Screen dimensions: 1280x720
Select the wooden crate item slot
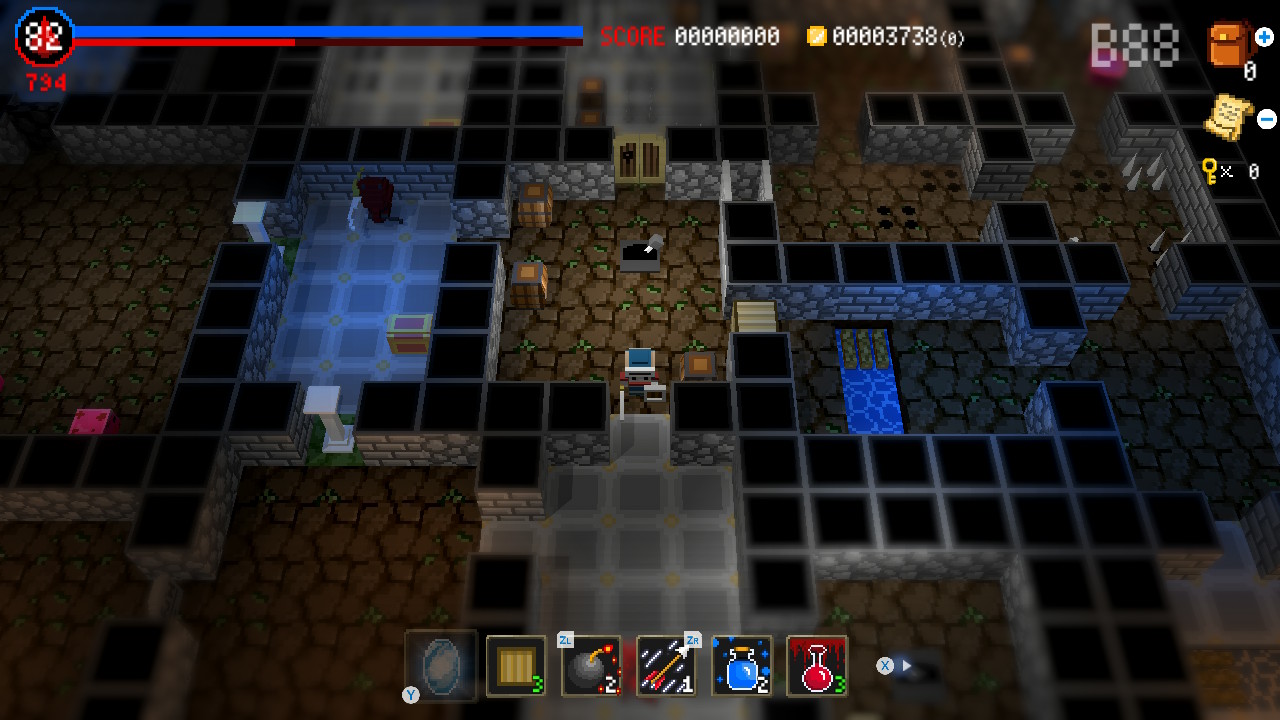(x=516, y=664)
